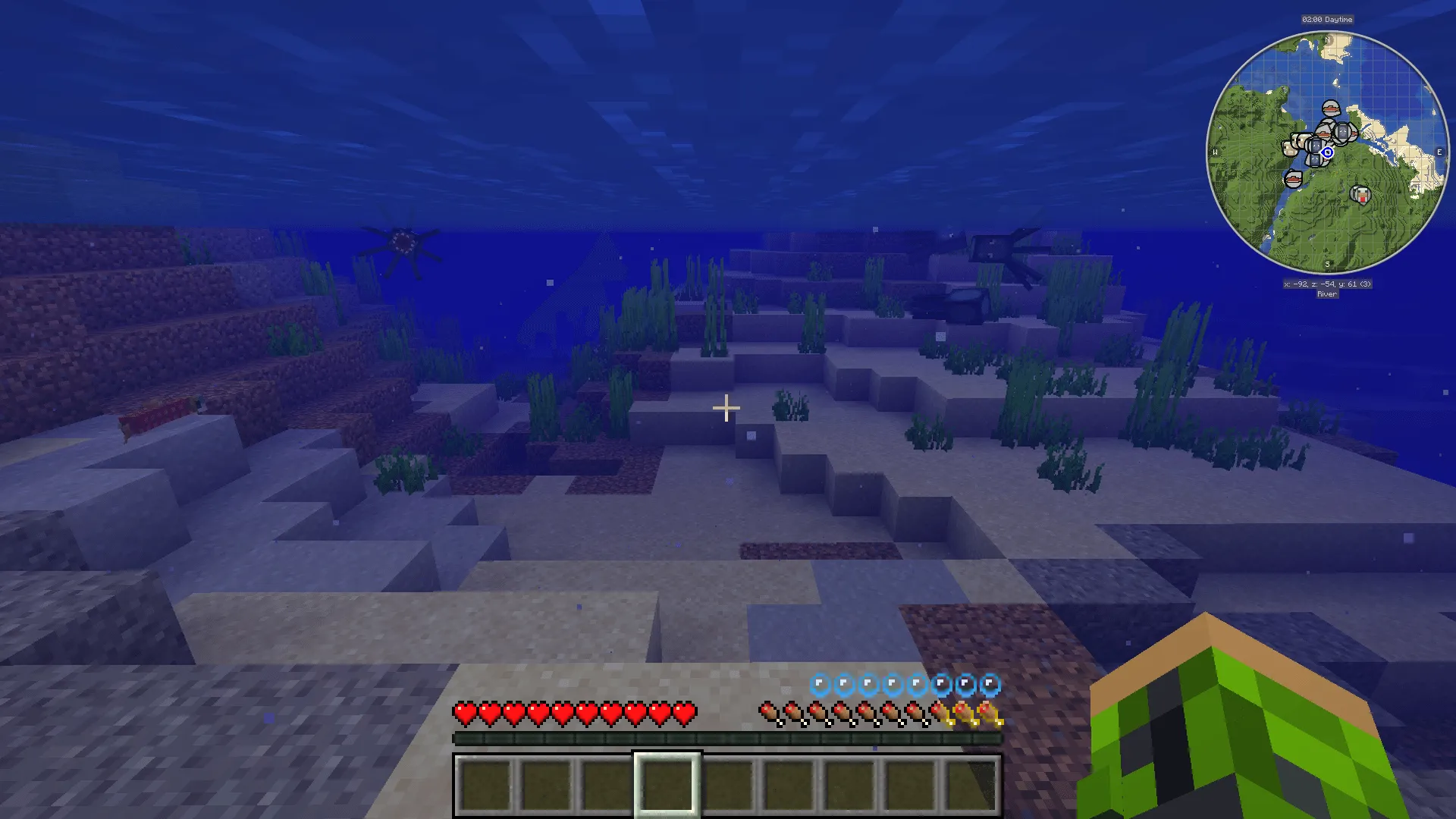Click the chicken head icon on the minimap
This screenshot has width=1456, height=819.
1361,194
